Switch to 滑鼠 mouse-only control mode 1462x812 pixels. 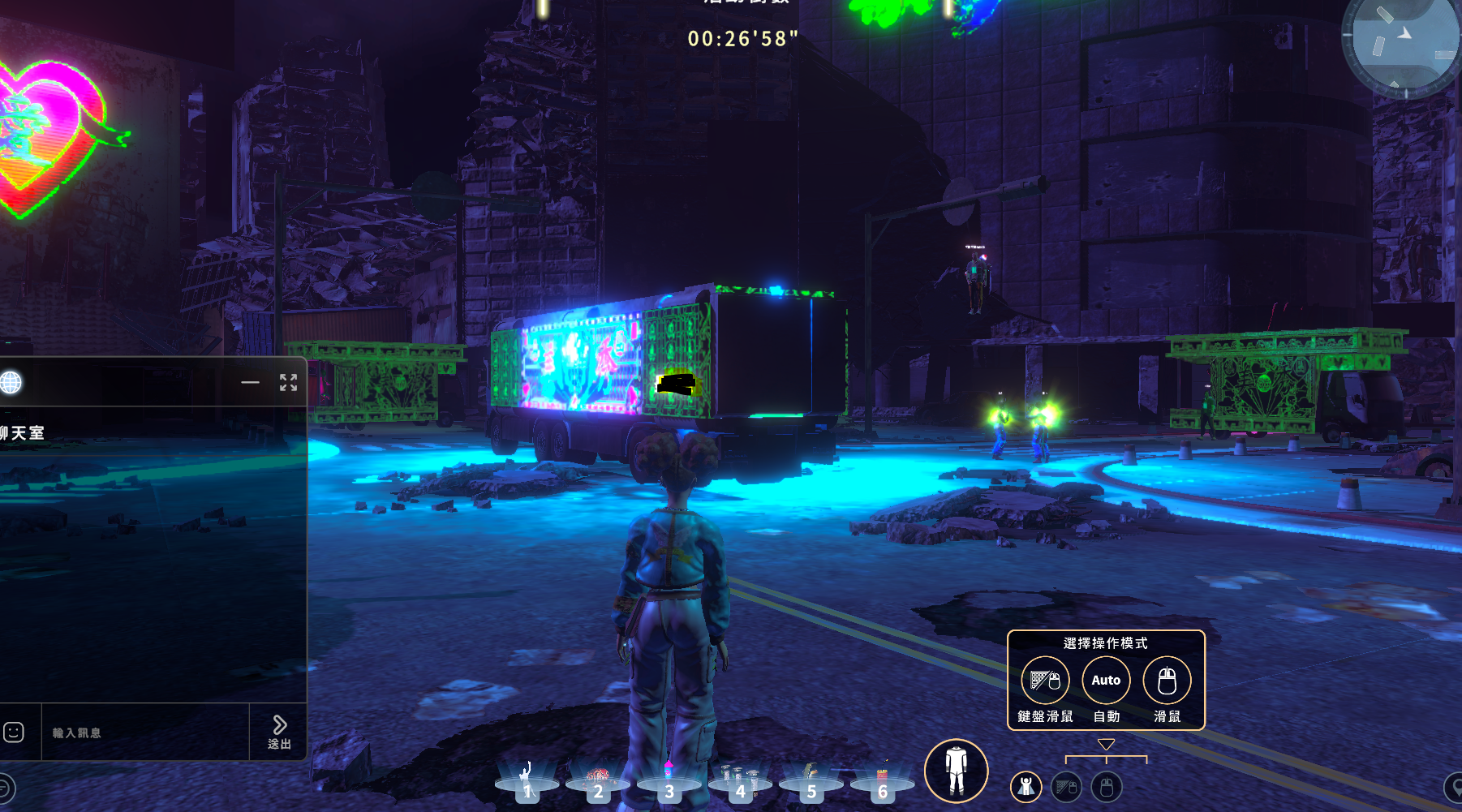[x=1167, y=681]
